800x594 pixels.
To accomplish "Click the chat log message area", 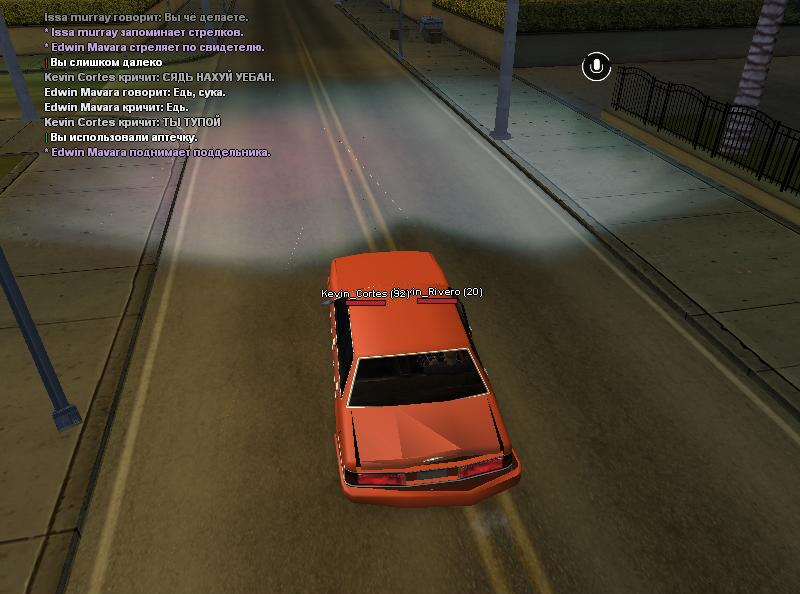I will point(158,84).
